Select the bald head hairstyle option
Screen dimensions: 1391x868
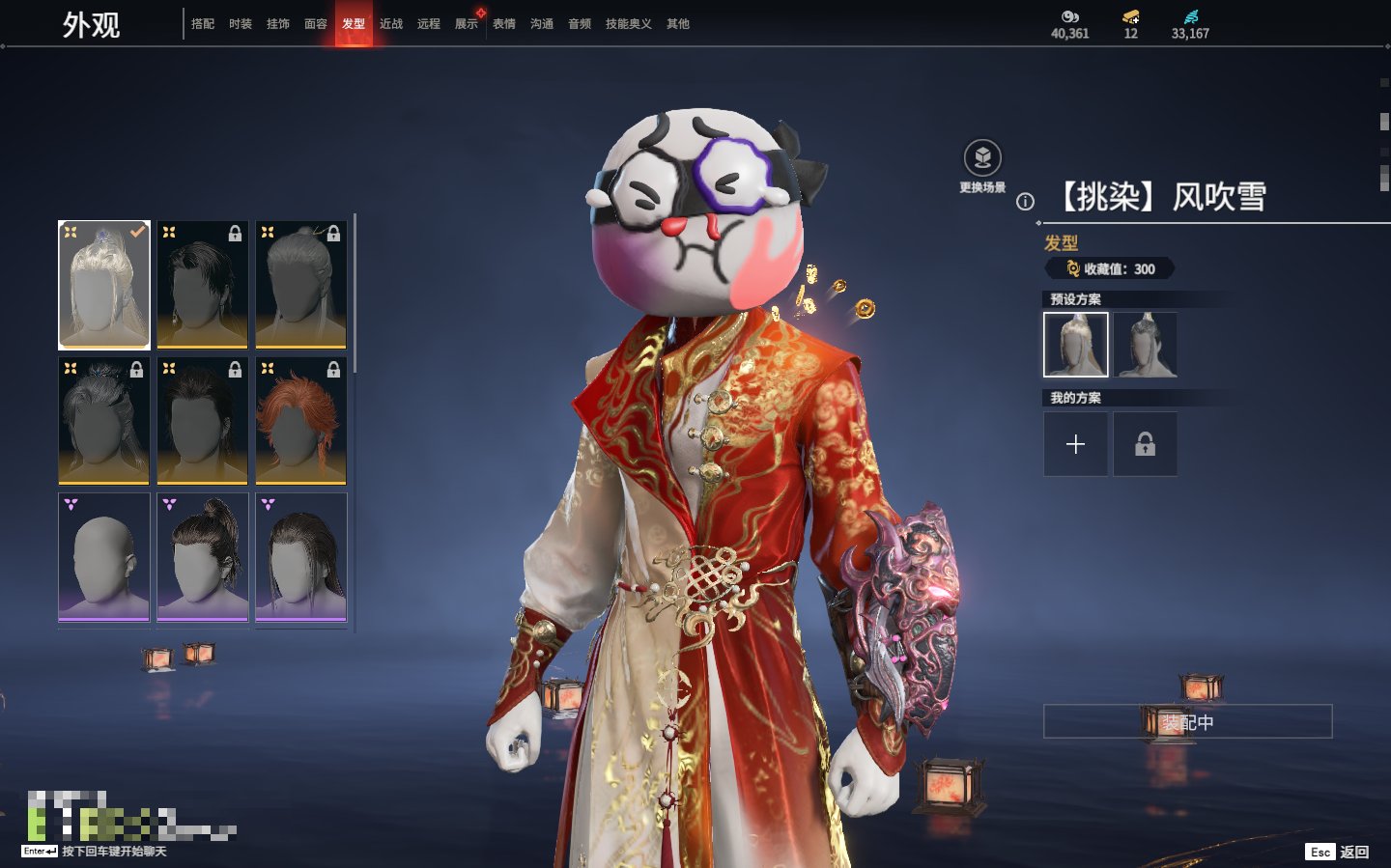coord(104,557)
